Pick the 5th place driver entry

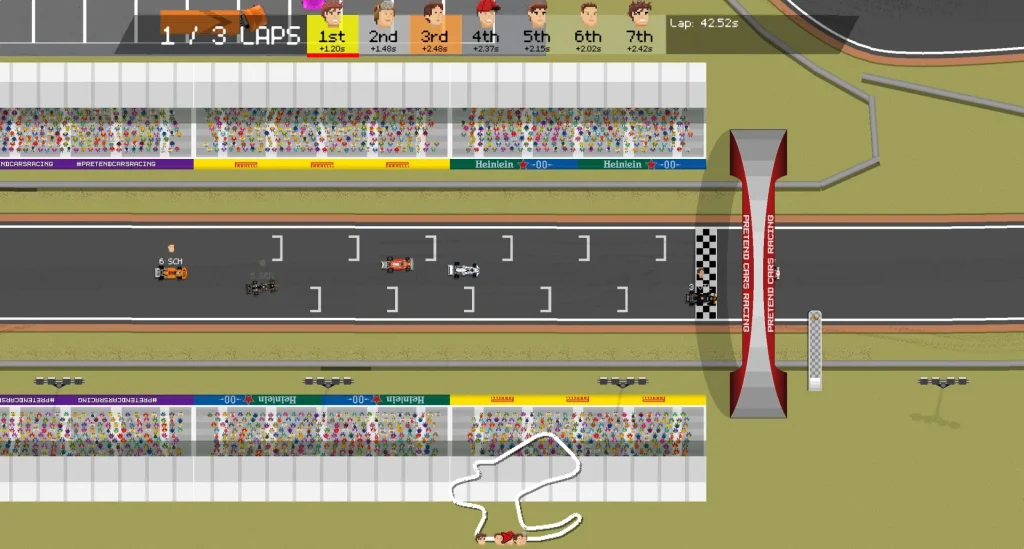537,30
